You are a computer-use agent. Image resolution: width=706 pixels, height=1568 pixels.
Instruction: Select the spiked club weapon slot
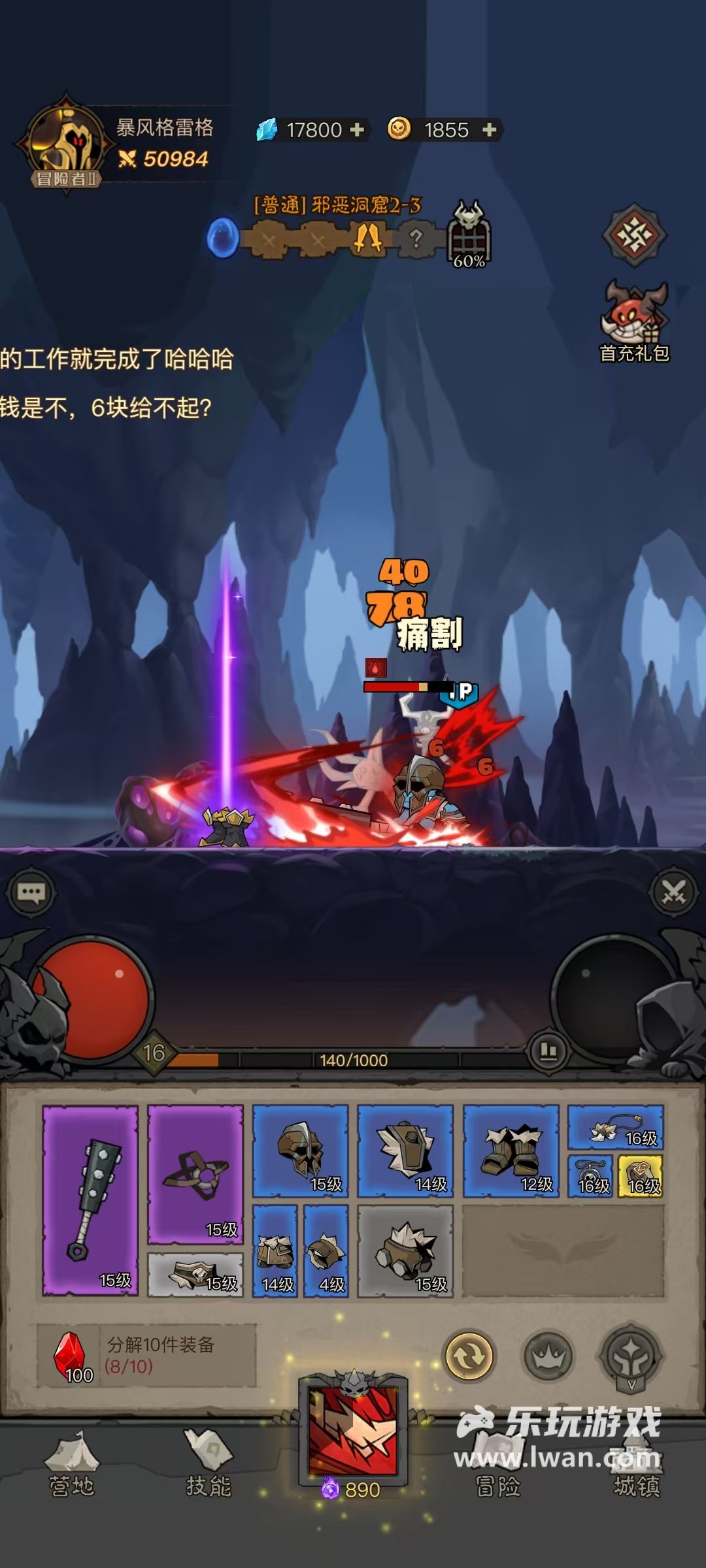pyautogui.click(x=90, y=1200)
